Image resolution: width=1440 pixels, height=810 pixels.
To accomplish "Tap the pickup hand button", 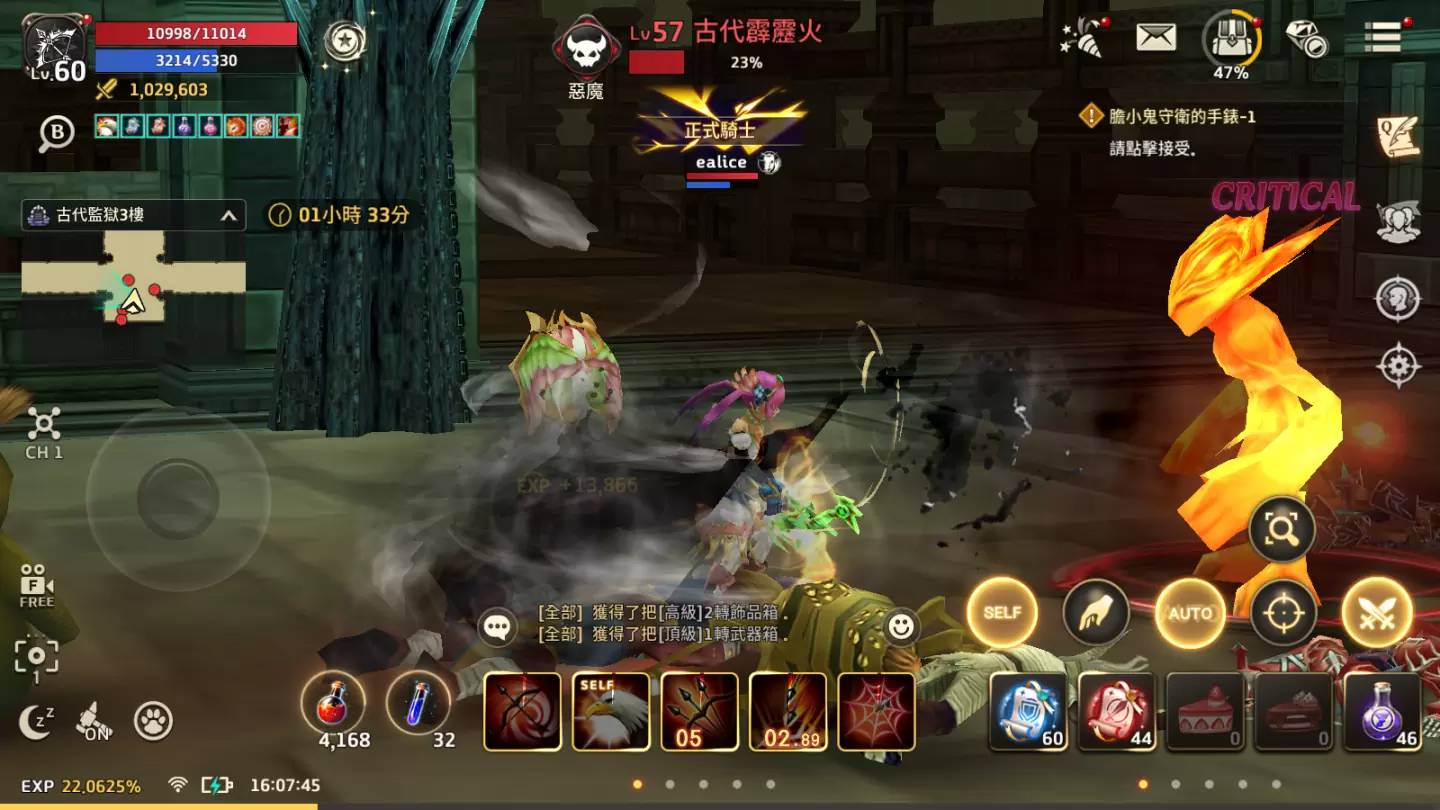I will 1096,613.
